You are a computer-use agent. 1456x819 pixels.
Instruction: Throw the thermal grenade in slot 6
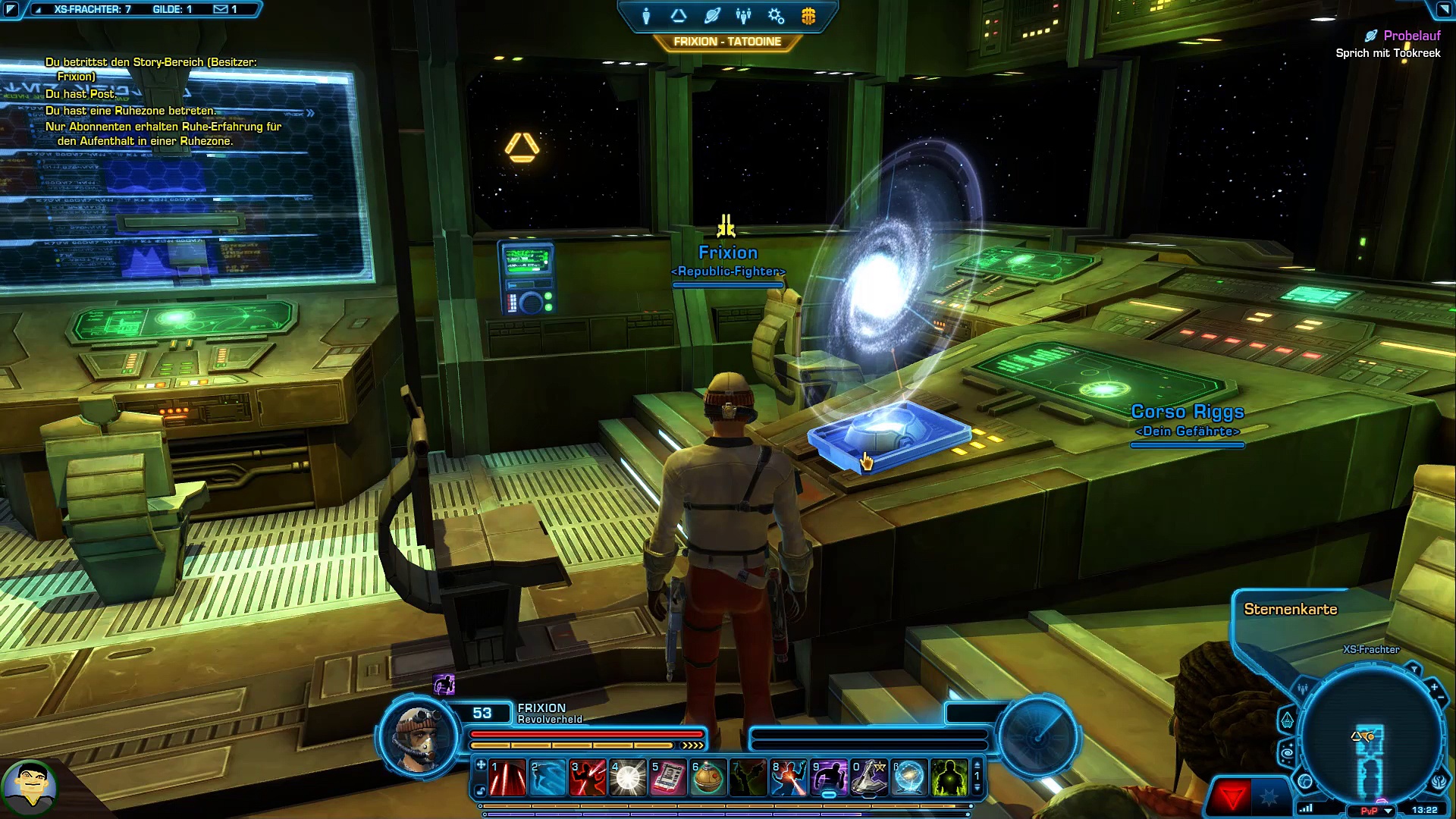click(x=708, y=778)
